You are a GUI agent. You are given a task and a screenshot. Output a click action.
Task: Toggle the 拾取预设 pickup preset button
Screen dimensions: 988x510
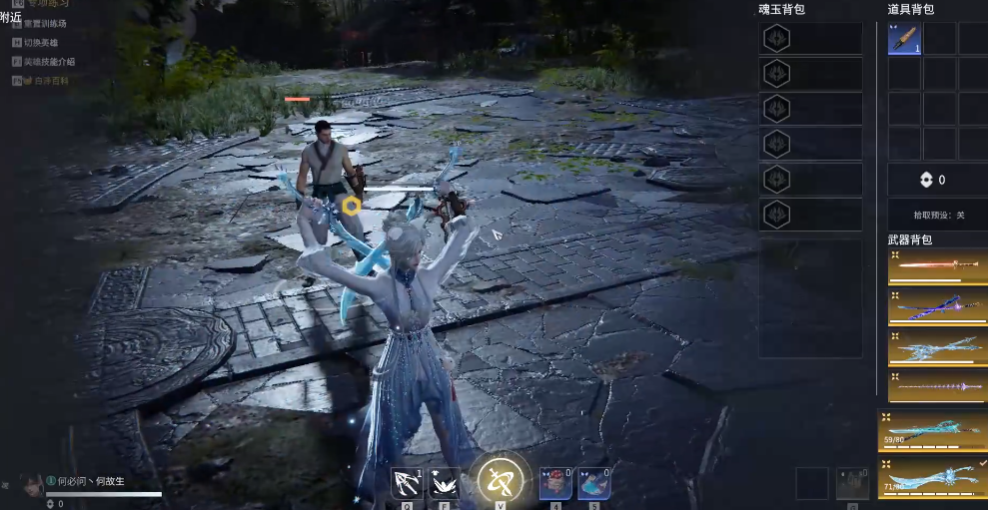[936, 214]
